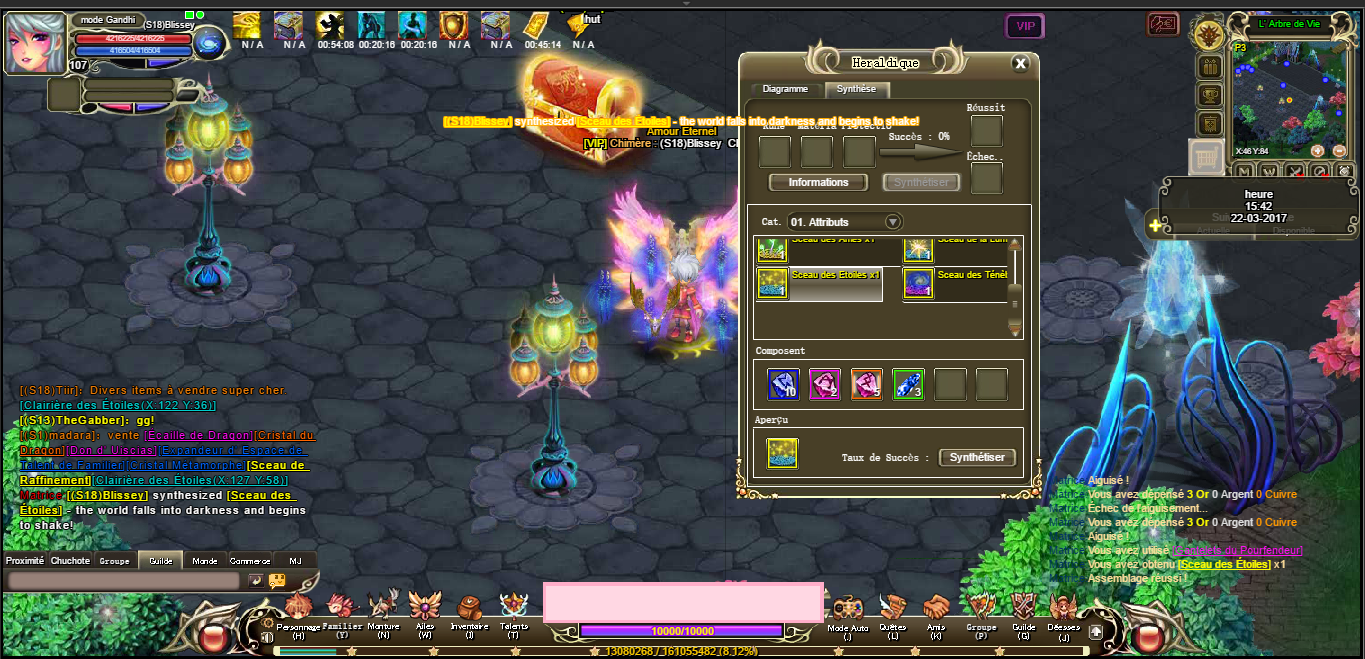The image size is (1365, 659).
Task: Open the gift box icon beside the minimap
Action: tap(1210, 67)
